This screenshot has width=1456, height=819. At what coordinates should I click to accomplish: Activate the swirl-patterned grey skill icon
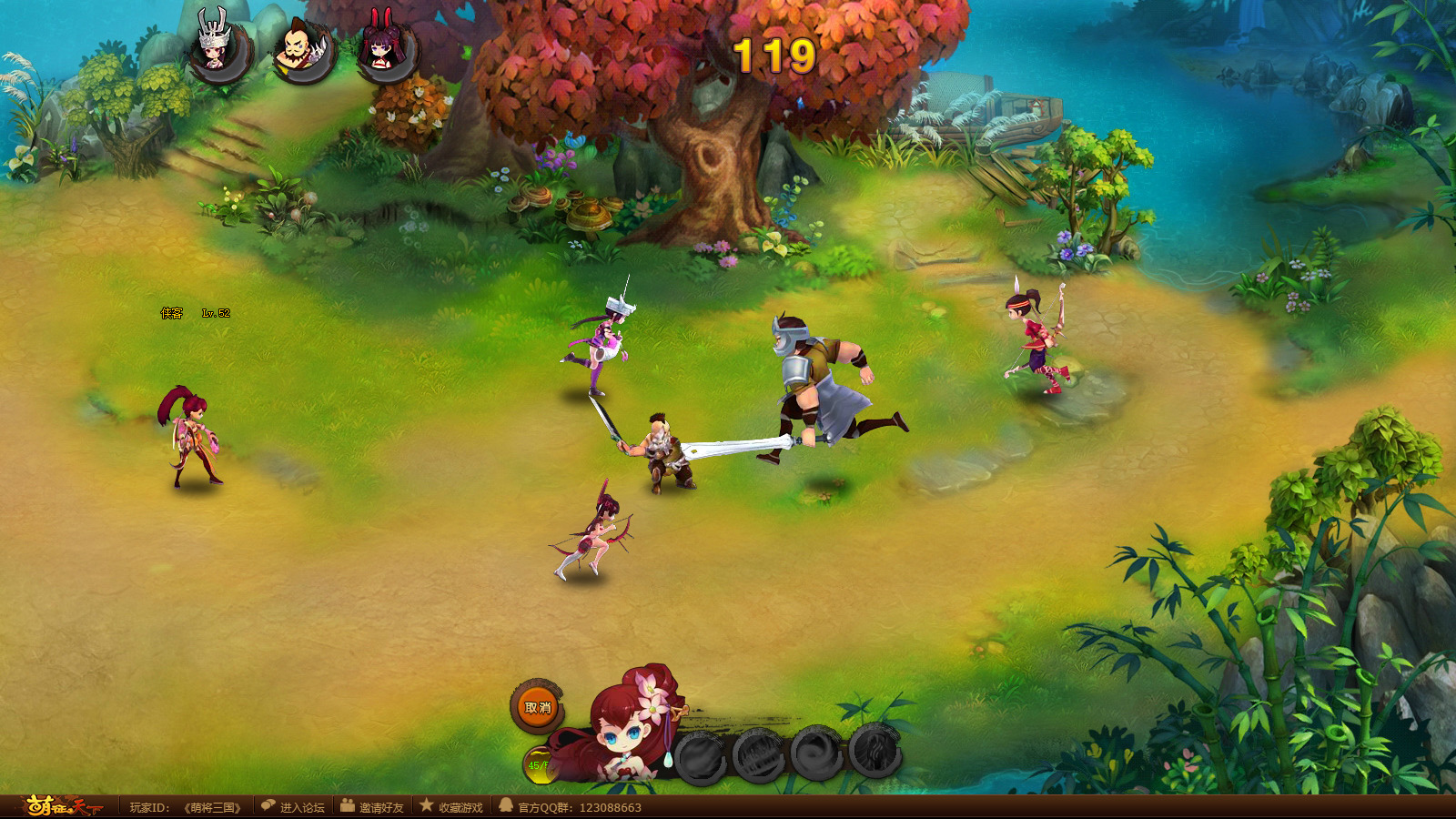coord(816,754)
